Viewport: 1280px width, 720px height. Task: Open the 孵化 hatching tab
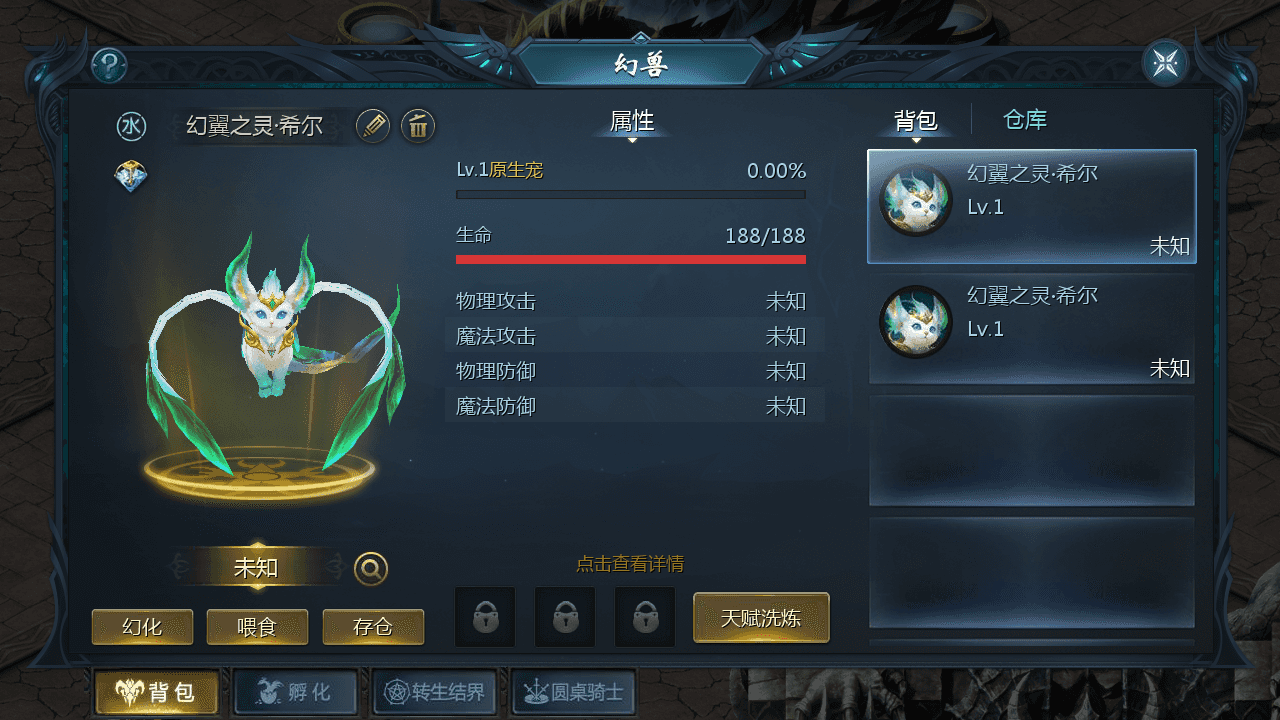pyautogui.click(x=295, y=692)
